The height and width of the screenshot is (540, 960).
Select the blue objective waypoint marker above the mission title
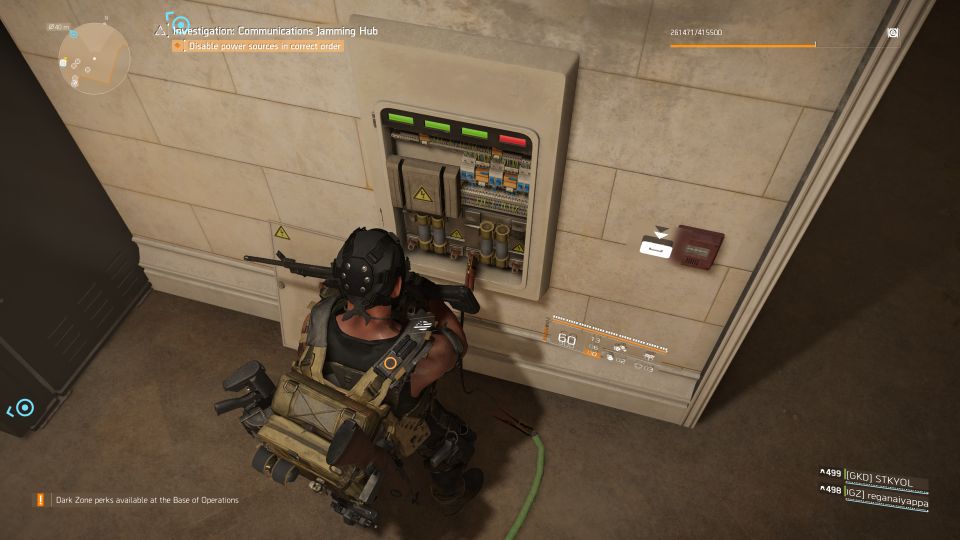tap(179, 22)
